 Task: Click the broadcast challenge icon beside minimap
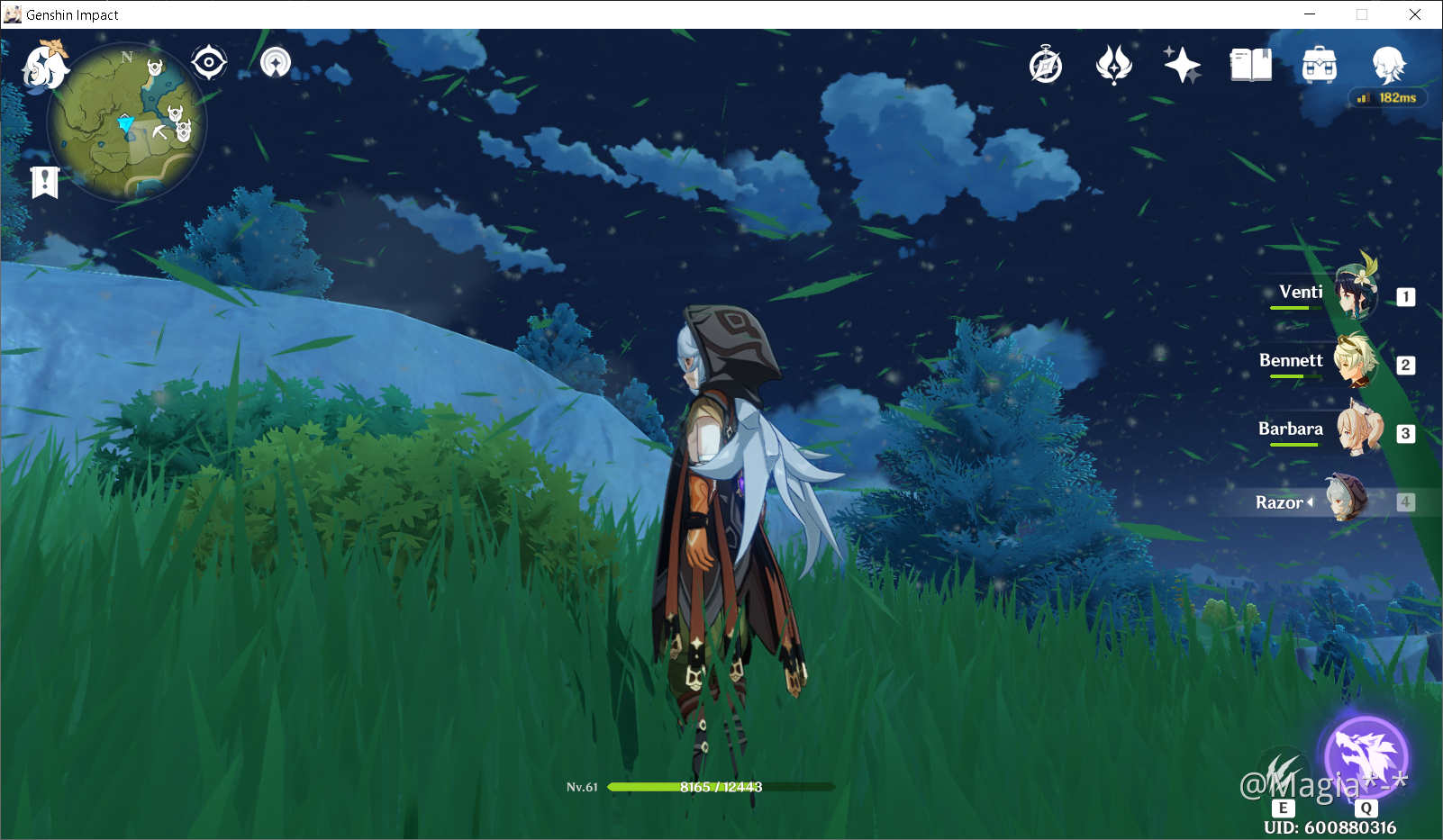pos(275,61)
